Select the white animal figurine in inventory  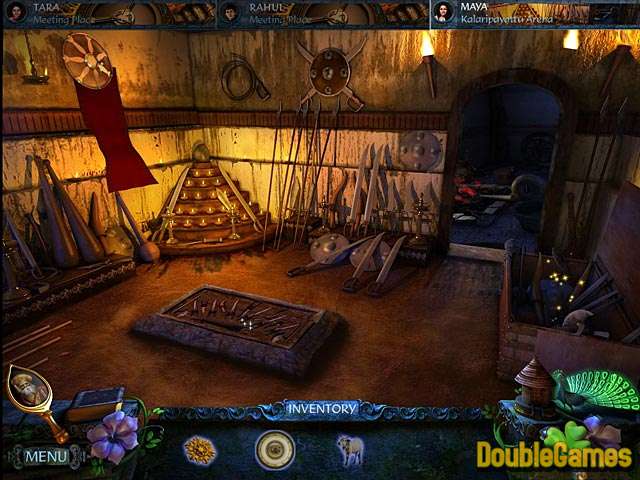(350, 450)
